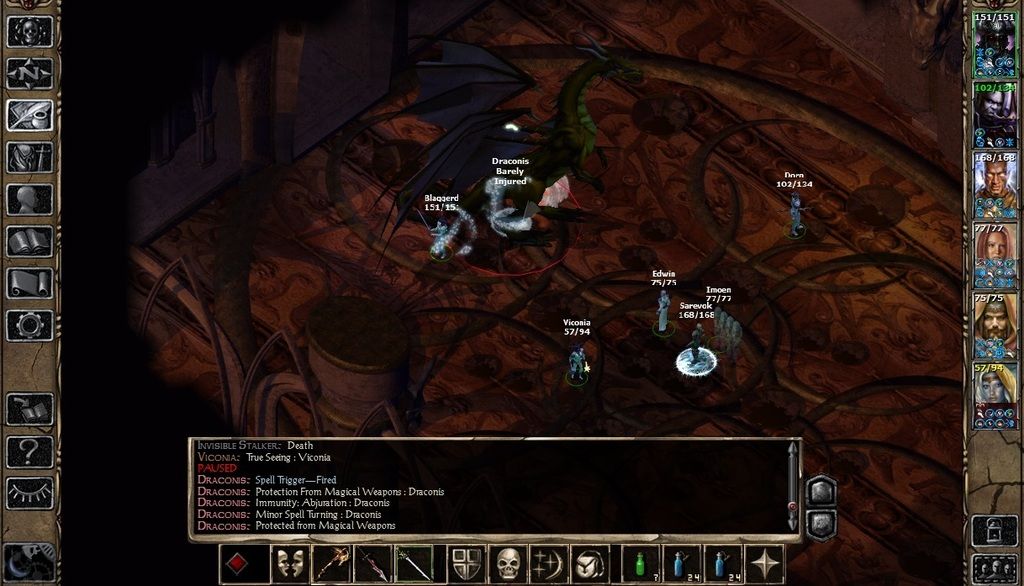Toggle rest with the closed-eye button
Image resolution: width=1024 pixels, height=586 pixels.
tap(29, 492)
